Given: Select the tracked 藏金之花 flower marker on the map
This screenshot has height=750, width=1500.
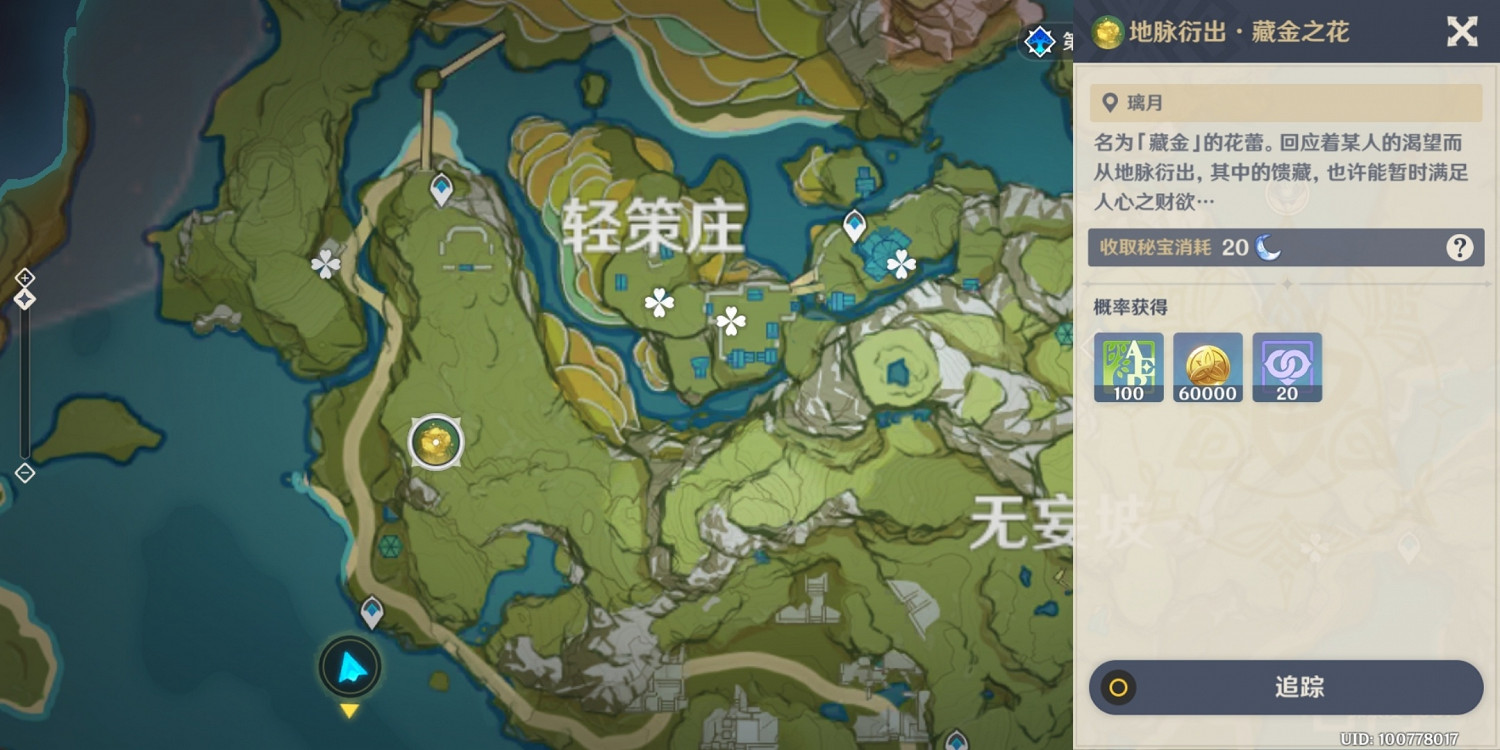Looking at the screenshot, I should pos(435,441).
